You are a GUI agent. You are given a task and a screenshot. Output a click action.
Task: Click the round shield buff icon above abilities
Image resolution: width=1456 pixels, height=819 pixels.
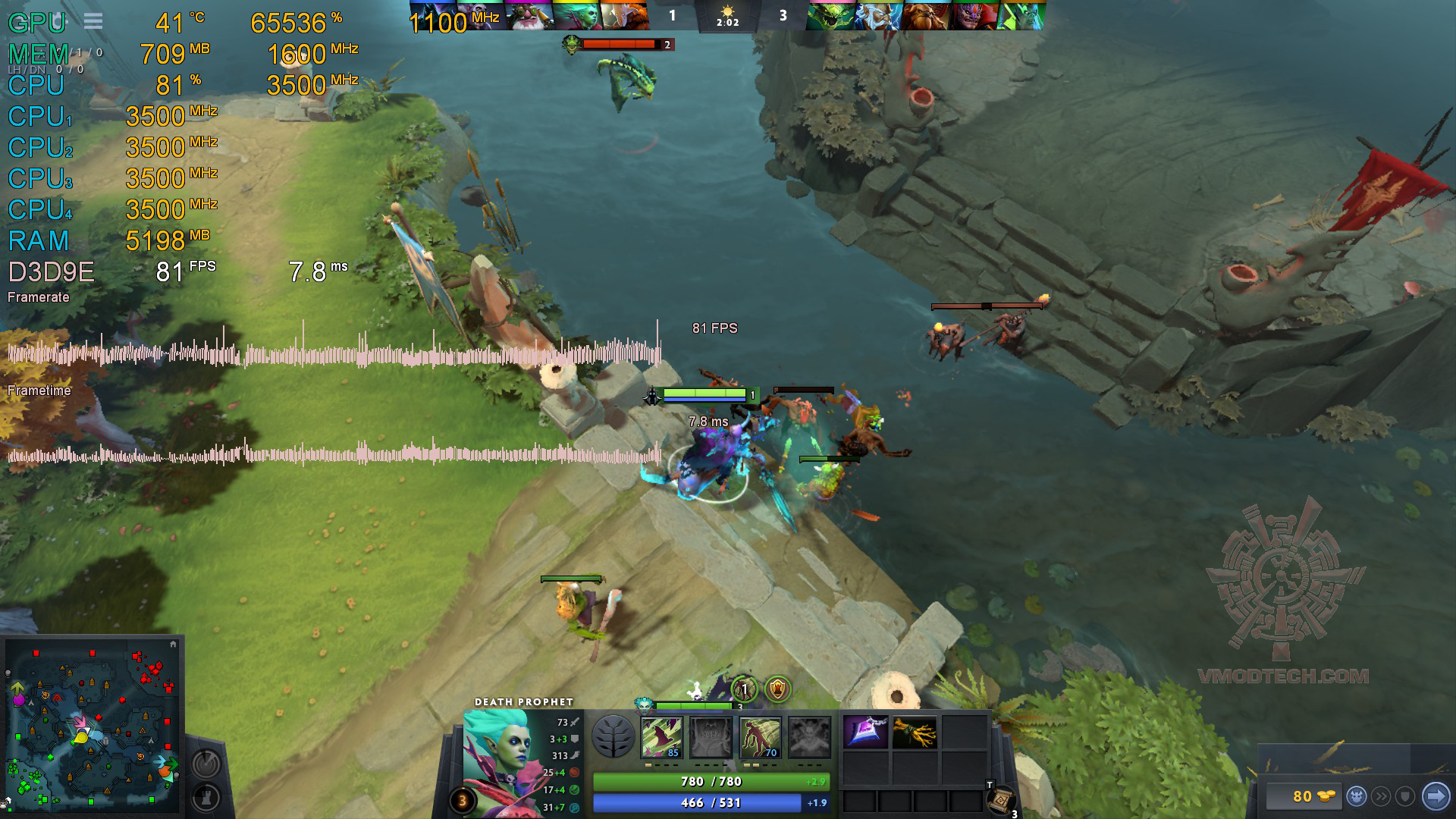(777, 689)
